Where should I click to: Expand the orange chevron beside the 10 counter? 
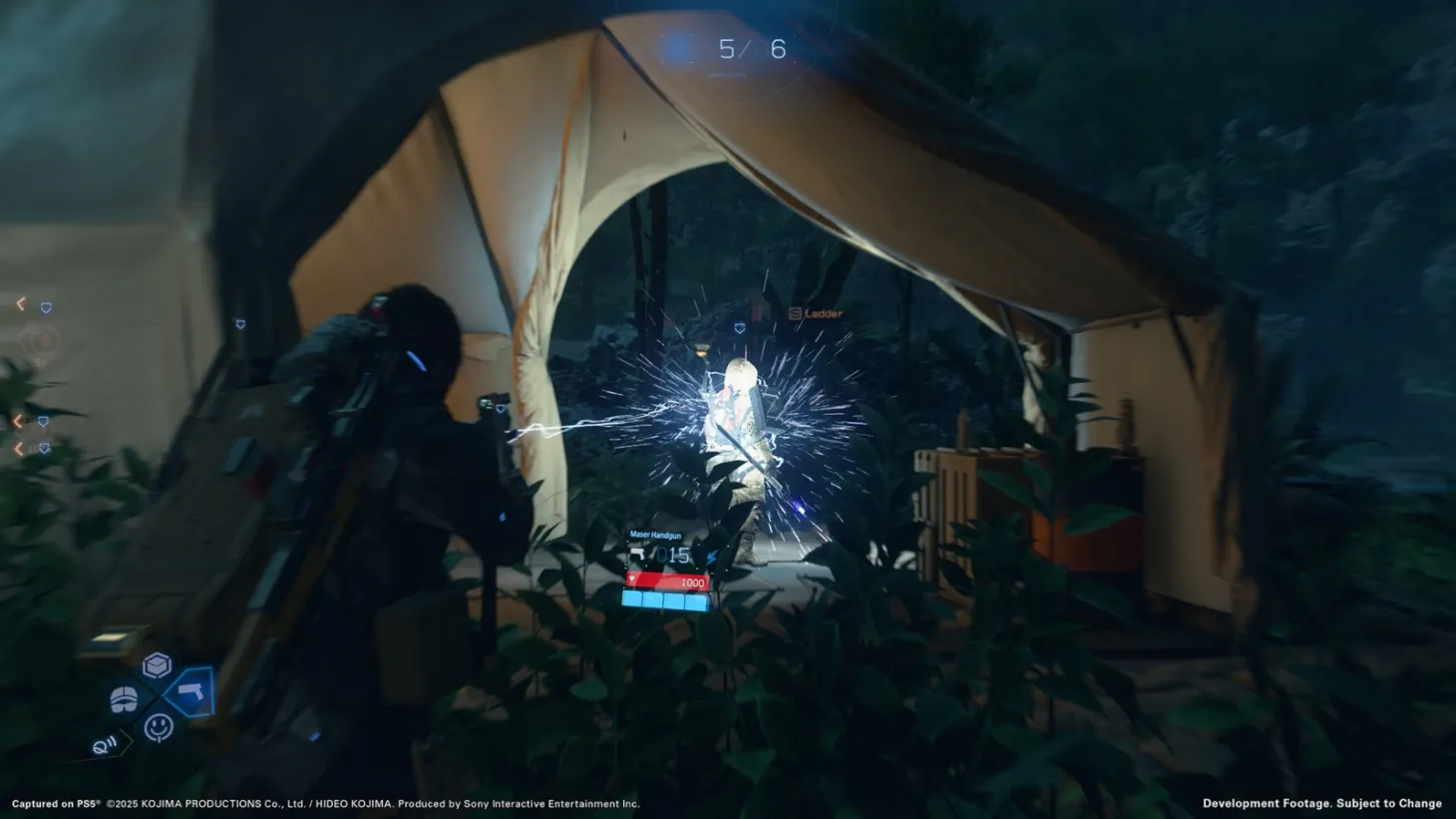point(19,447)
